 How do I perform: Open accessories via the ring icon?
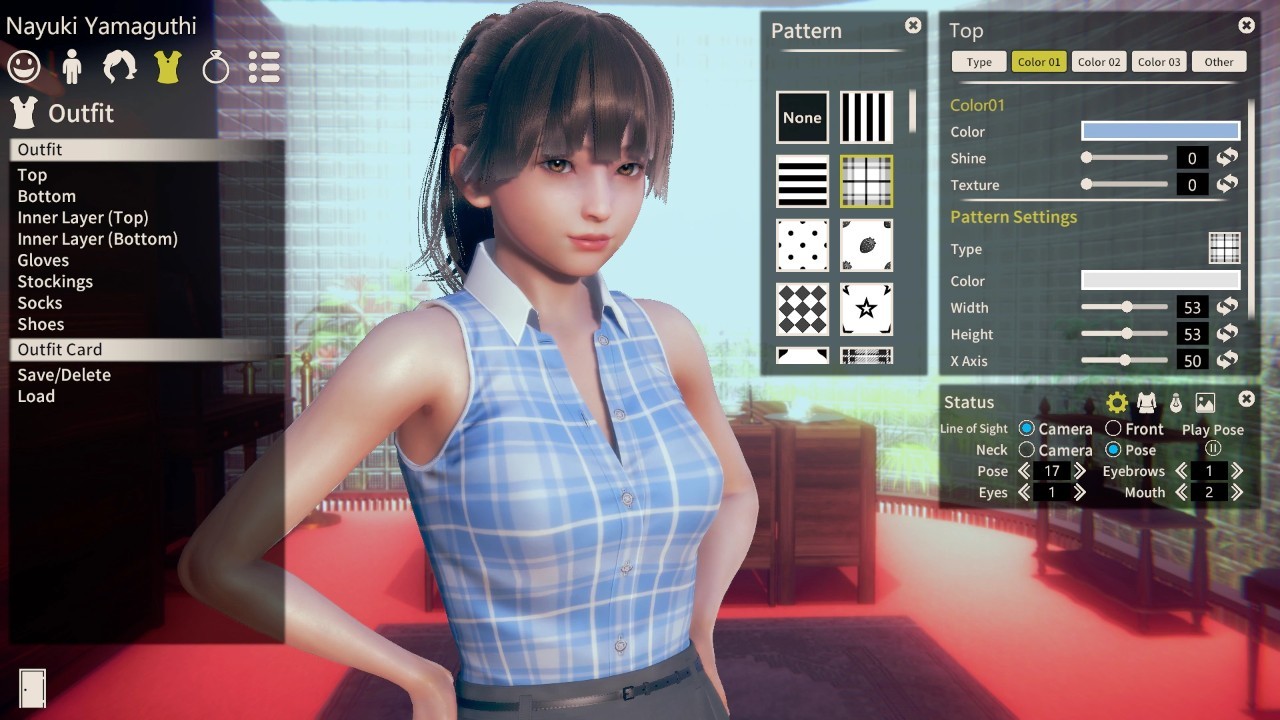coord(215,66)
